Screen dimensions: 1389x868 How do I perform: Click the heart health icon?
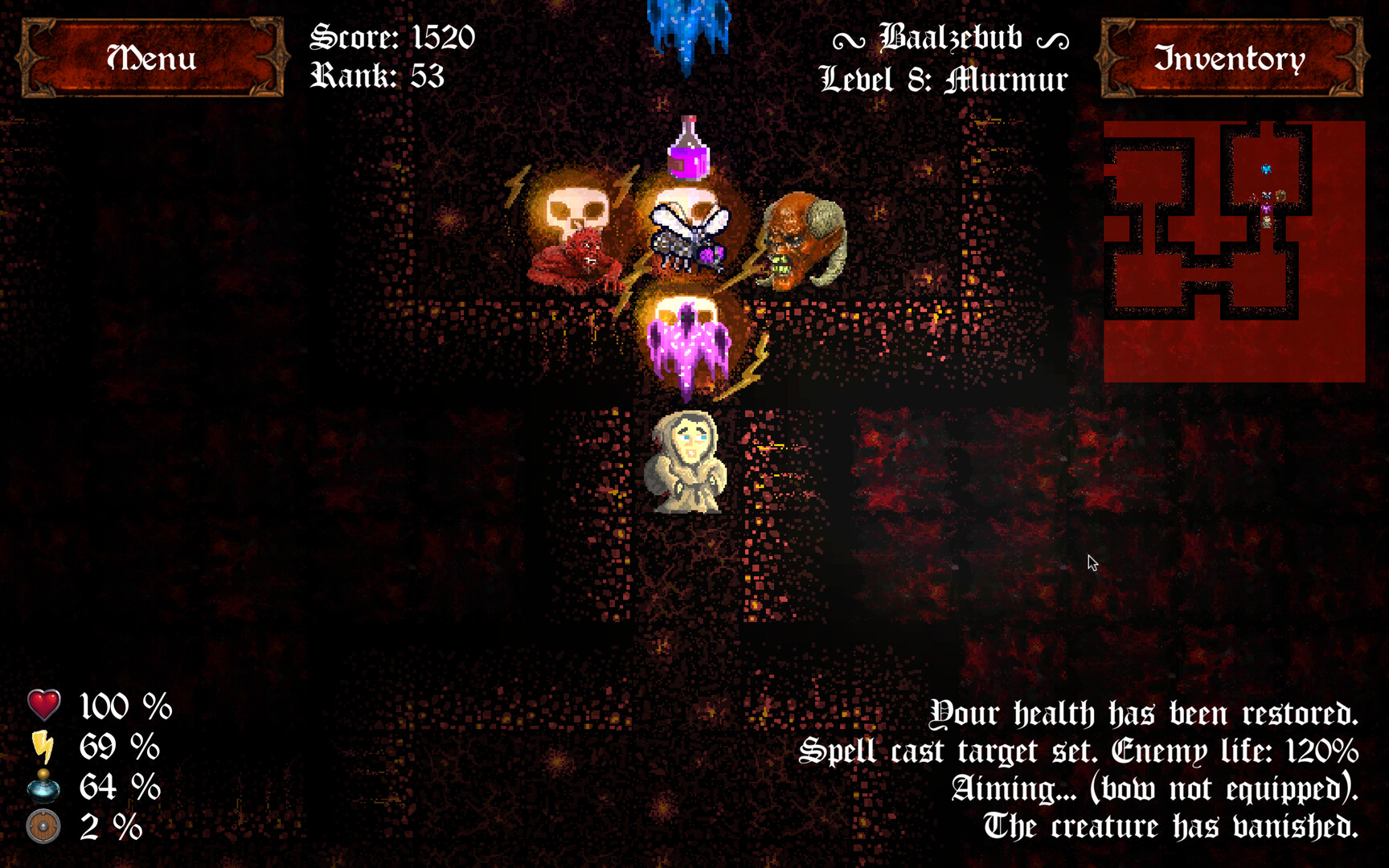click(43, 706)
